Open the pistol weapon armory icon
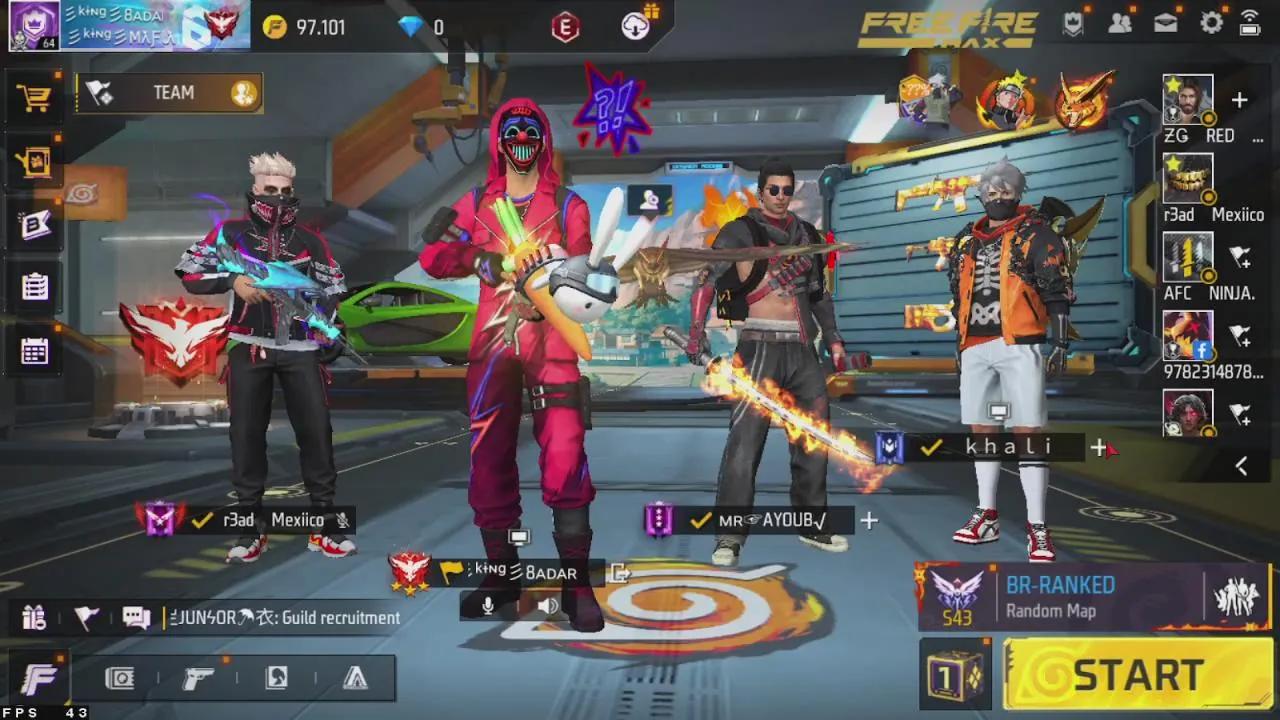Screen dimensions: 1280x720 click(x=197, y=679)
